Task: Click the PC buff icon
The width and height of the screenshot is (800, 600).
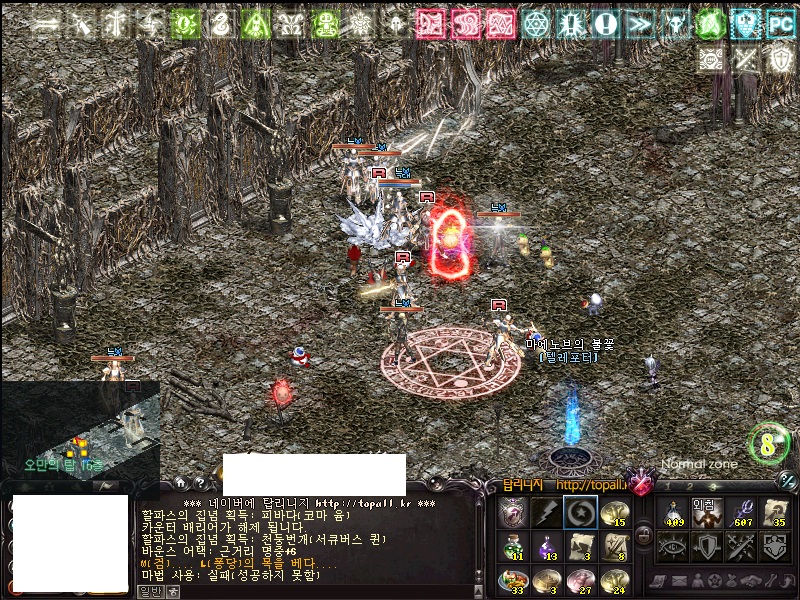Action: click(x=778, y=22)
